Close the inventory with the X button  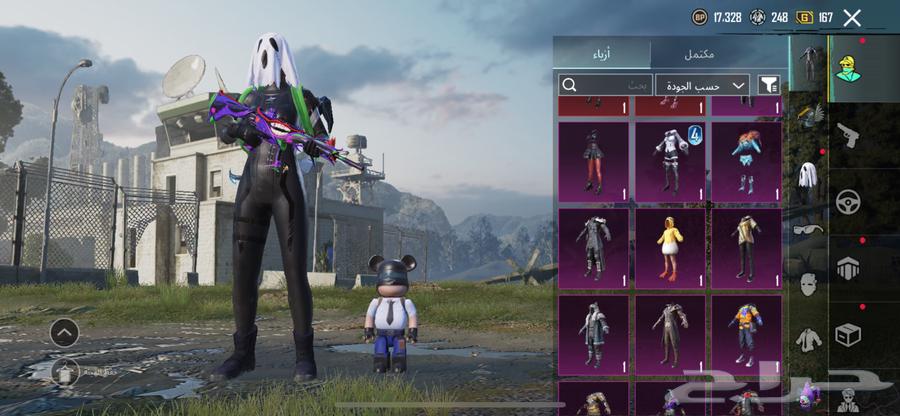[852, 17]
